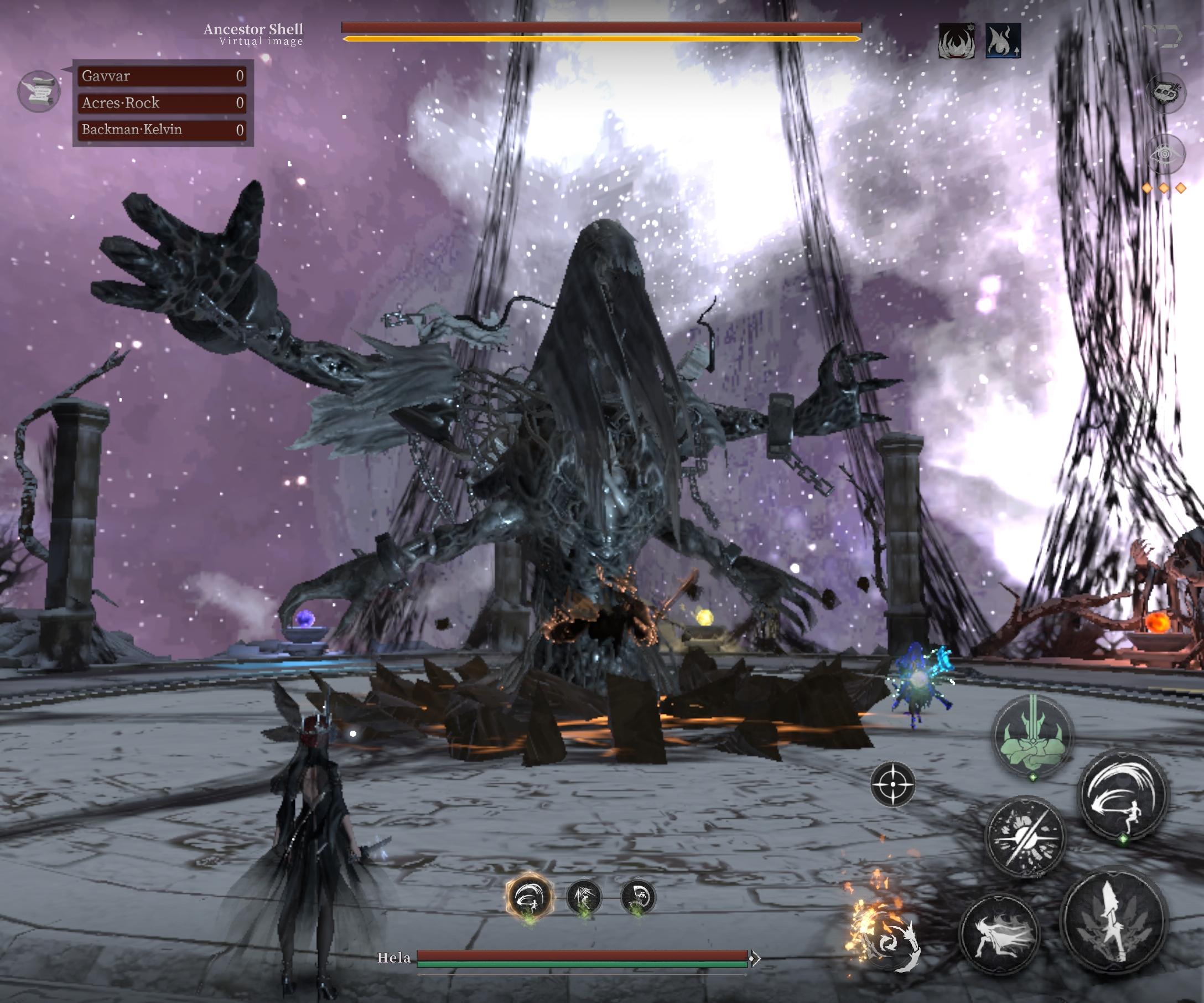Select Backman·Kelvin in the party list

(163, 130)
